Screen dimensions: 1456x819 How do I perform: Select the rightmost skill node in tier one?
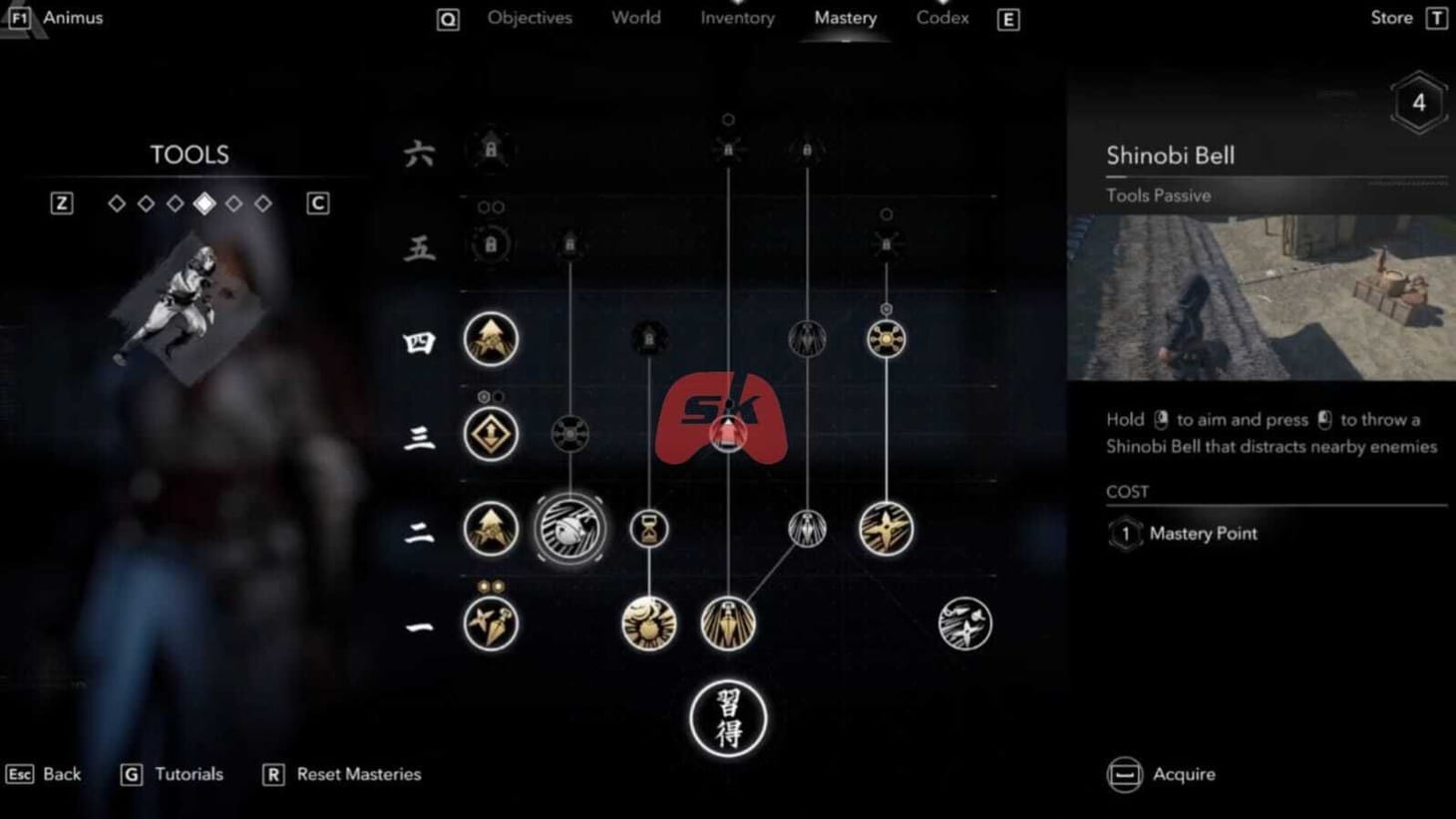pyautogui.click(x=964, y=622)
